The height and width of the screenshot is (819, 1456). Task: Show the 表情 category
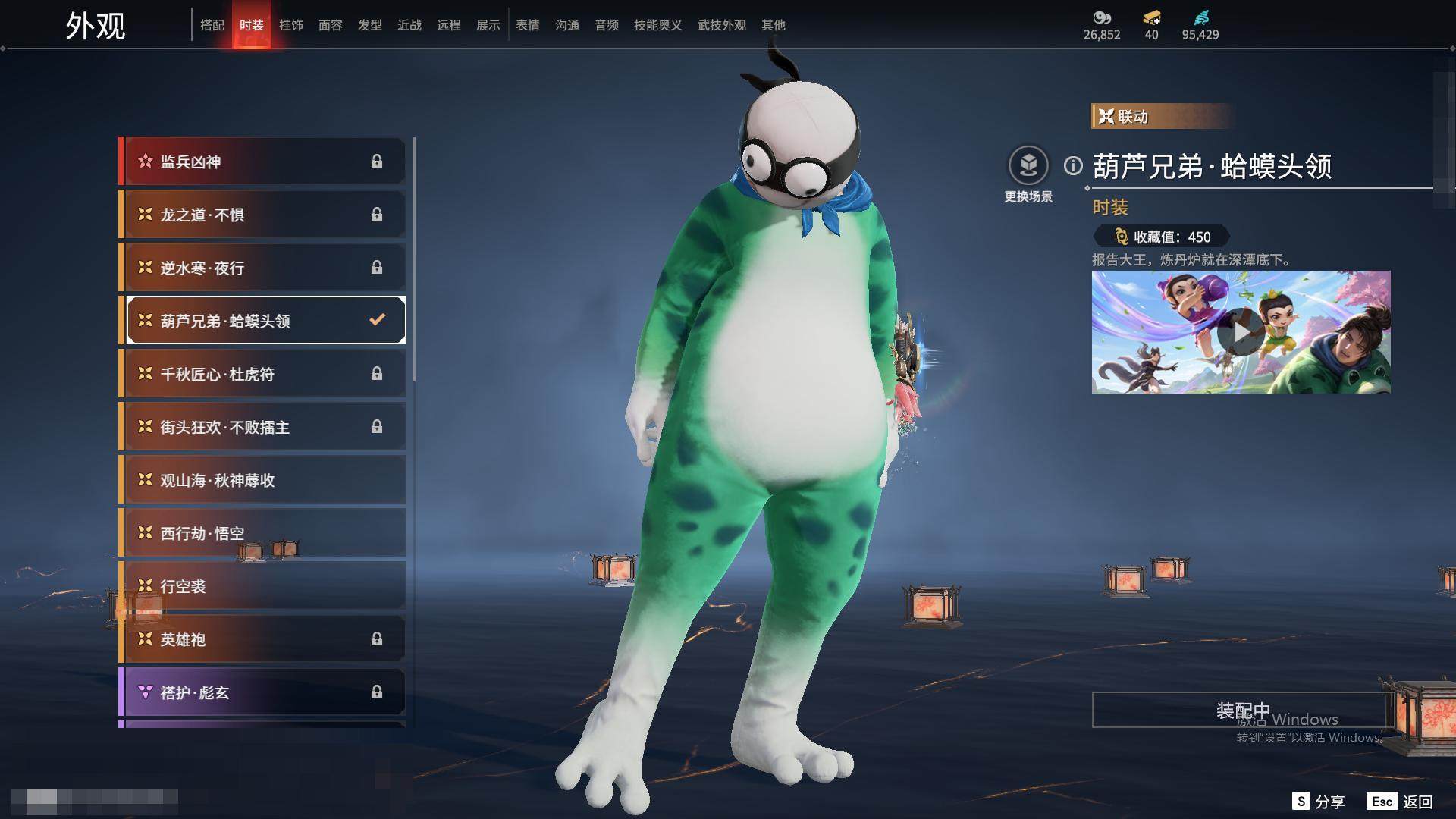tap(527, 25)
